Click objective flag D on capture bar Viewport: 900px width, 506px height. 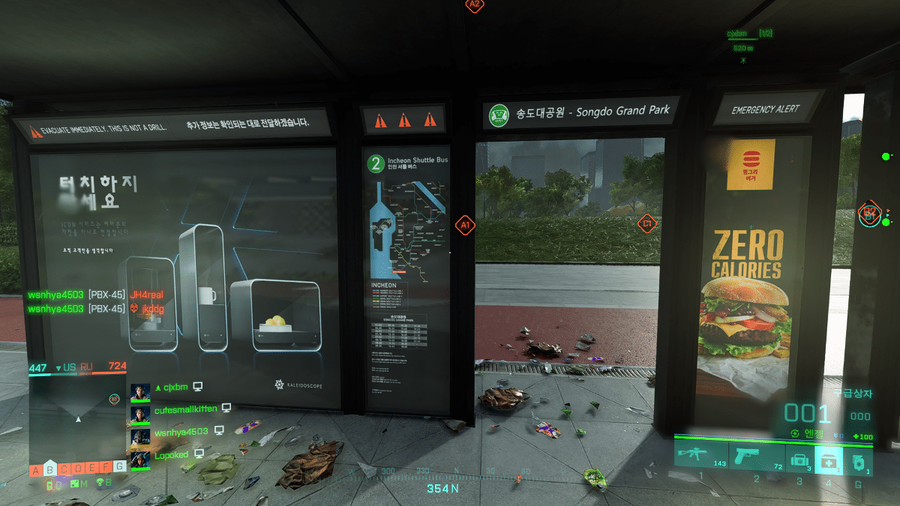[x=79, y=468]
